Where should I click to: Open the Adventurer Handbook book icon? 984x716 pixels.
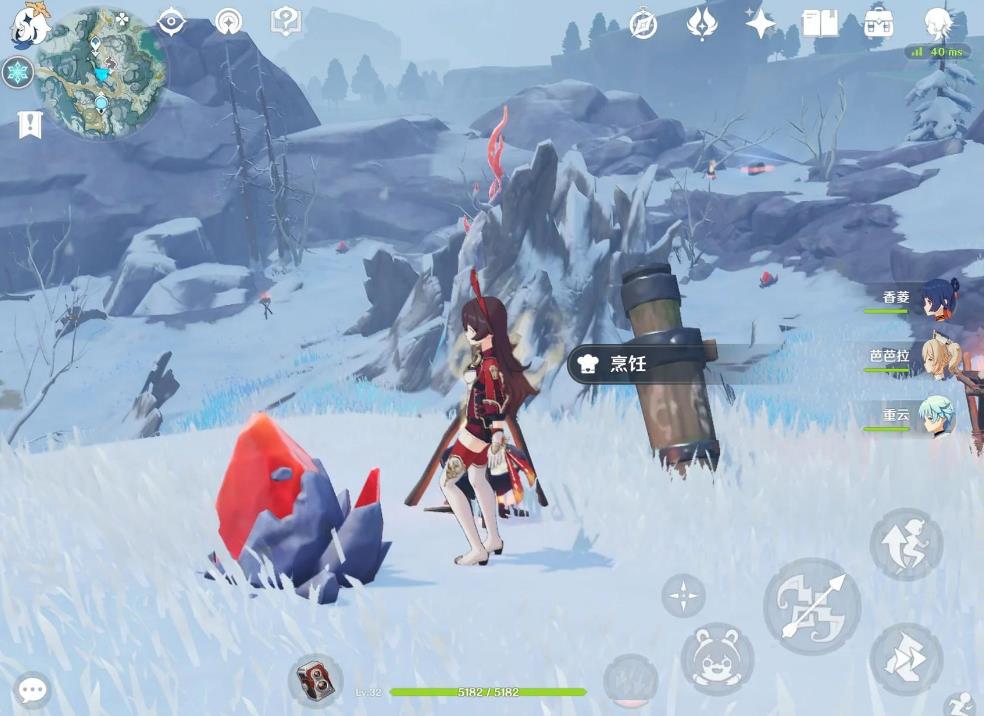click(x=820, y=23)
